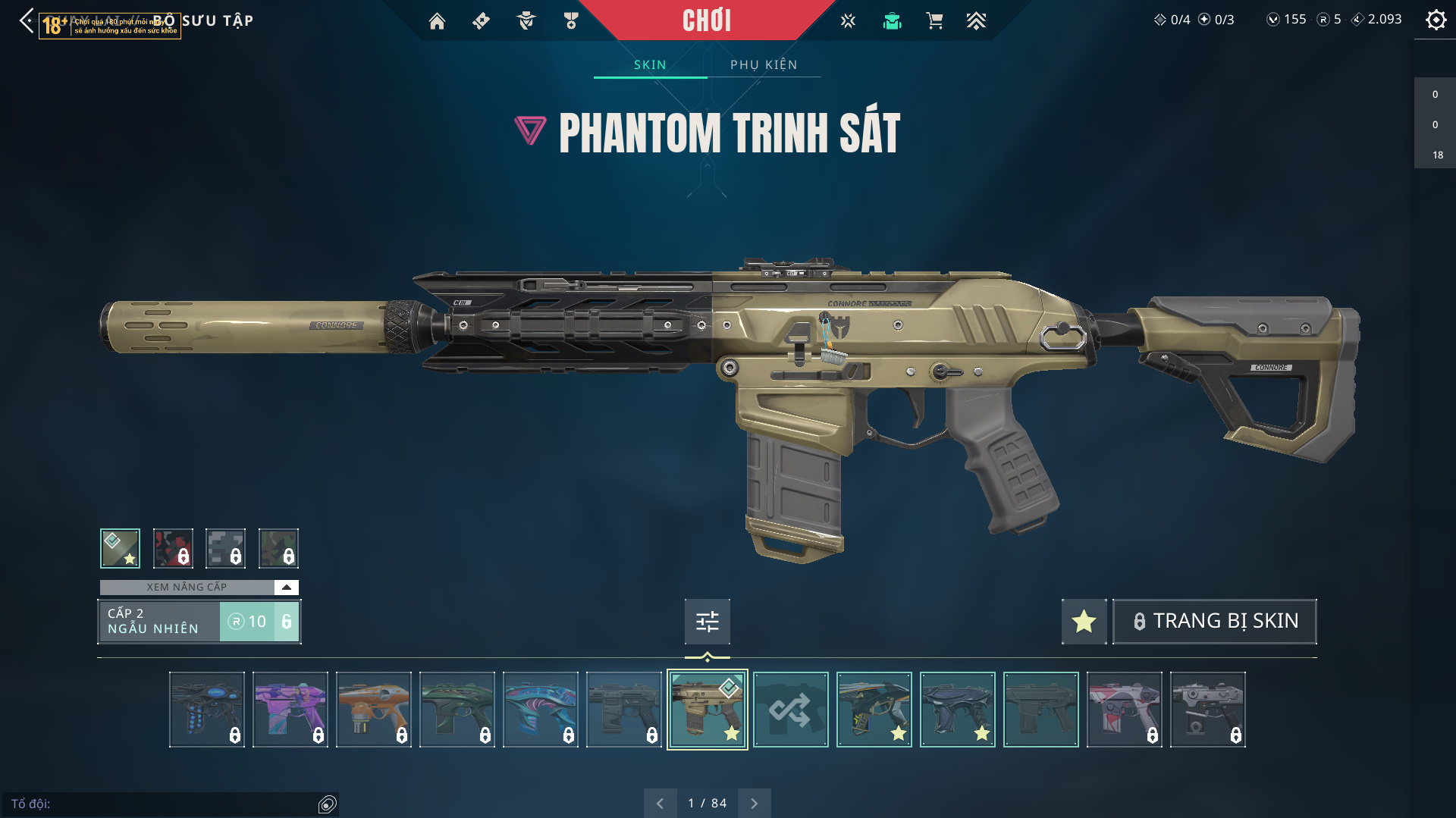Image resolution: width=1456 pixels, height=818 pixels.
Task: Toggle the favorite star button
Action: (x=1084, y=622)
